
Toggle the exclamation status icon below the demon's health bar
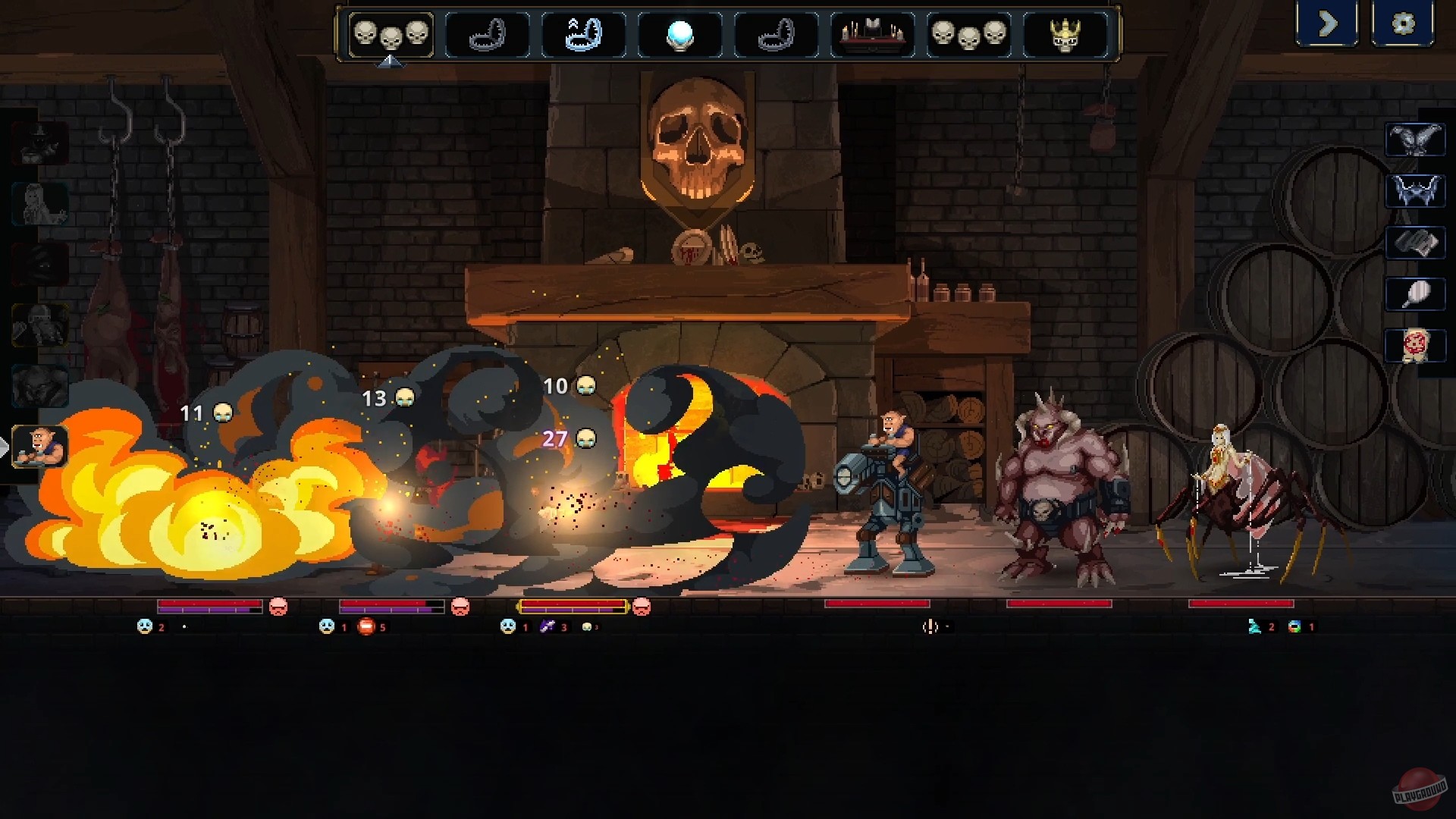(x=928, y=627)
